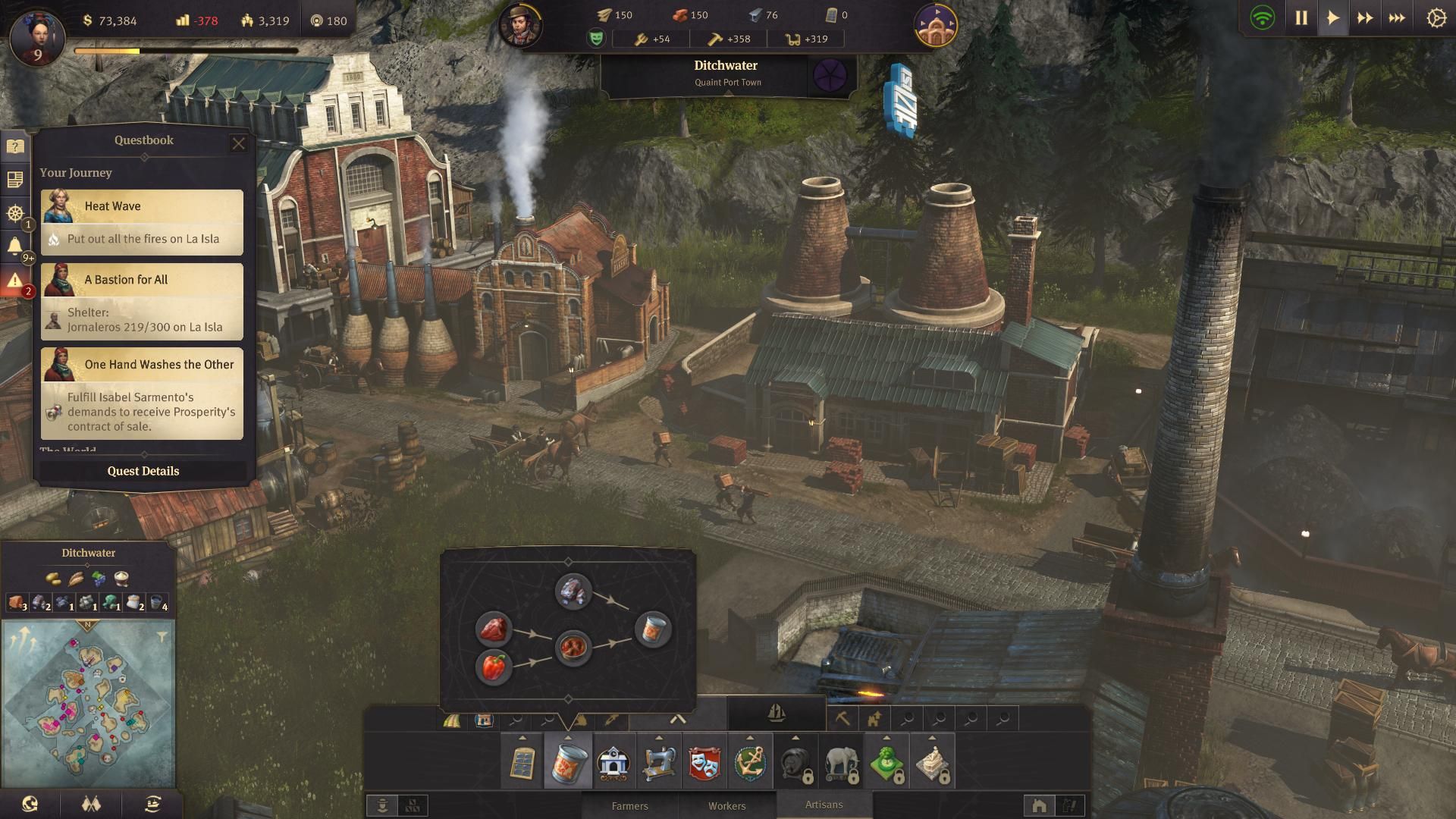Select the theater masks building category
Viewport: 1456px width, 819px height.
click(x=704, y=762)
